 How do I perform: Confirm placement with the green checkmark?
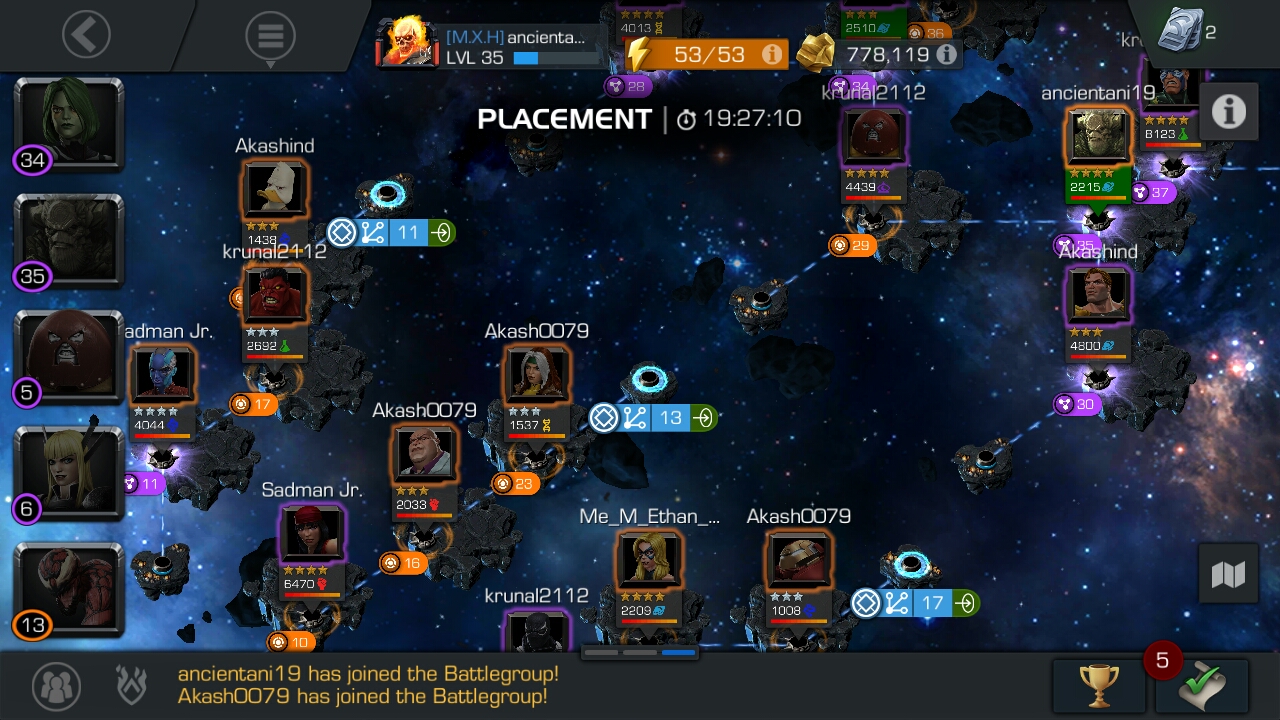click(1201, 686)
